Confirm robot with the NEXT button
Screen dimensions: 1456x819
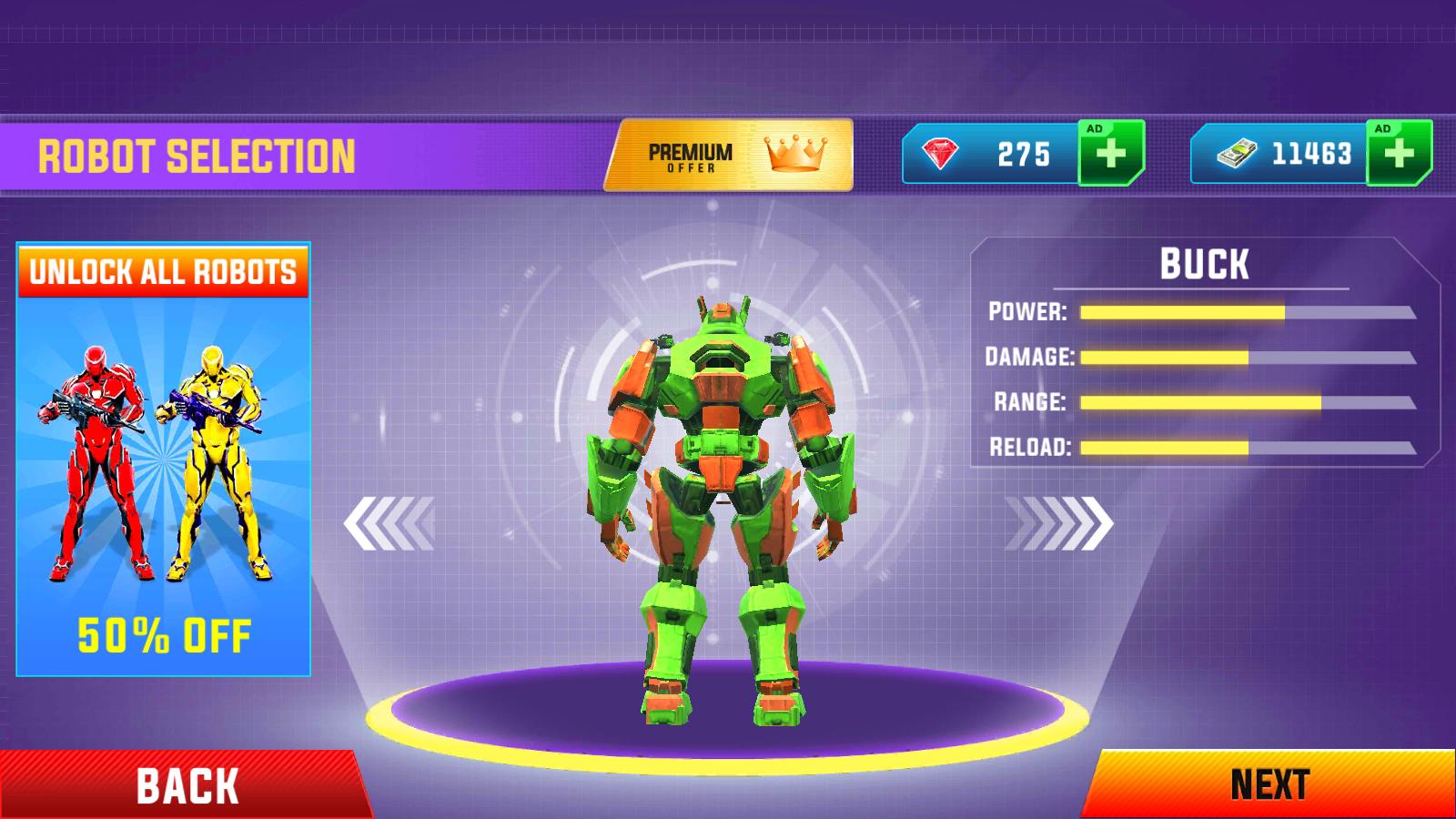point(1270,784)
